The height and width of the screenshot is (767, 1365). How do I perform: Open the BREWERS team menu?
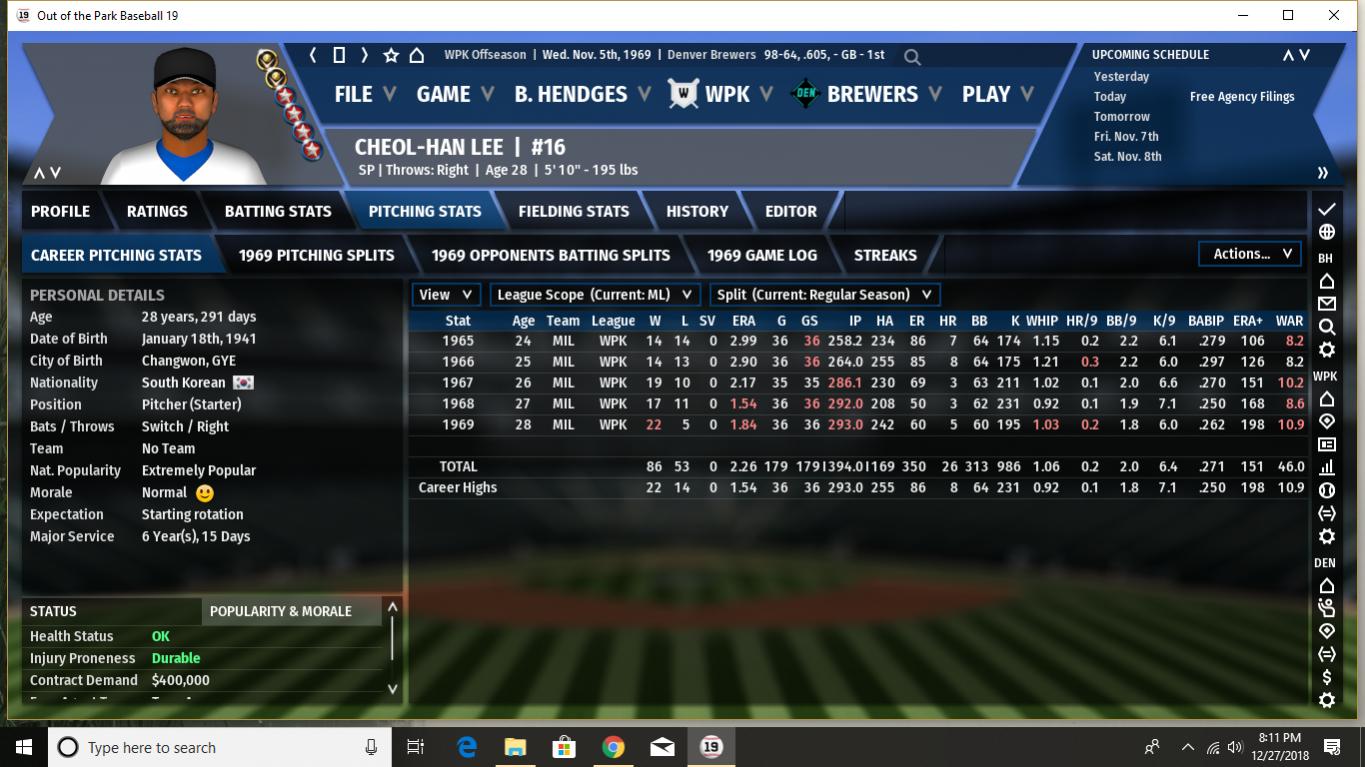tap(871, 94)
